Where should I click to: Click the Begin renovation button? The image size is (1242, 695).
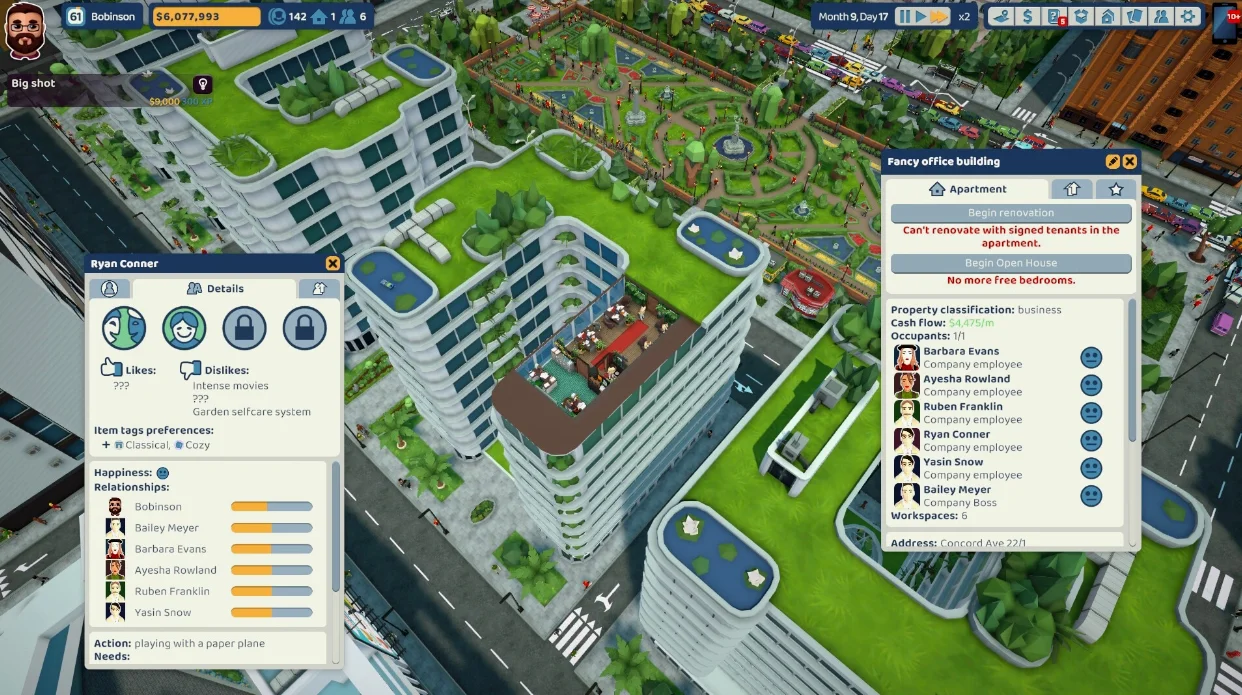pyautogui.click(x=1011, y=213)
